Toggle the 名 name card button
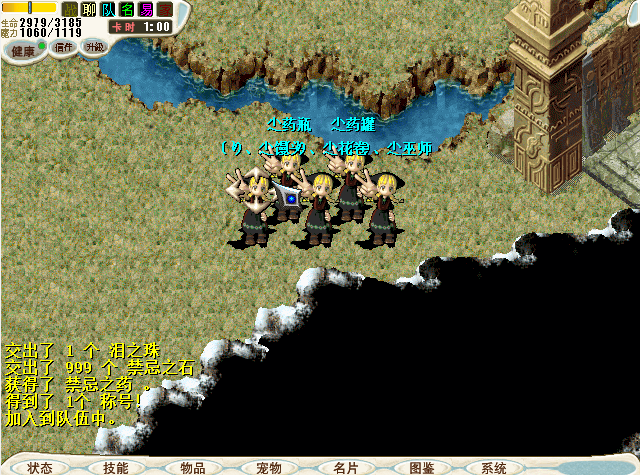The image size is (640, 475). pyautogui.click(x=127, y=9)
